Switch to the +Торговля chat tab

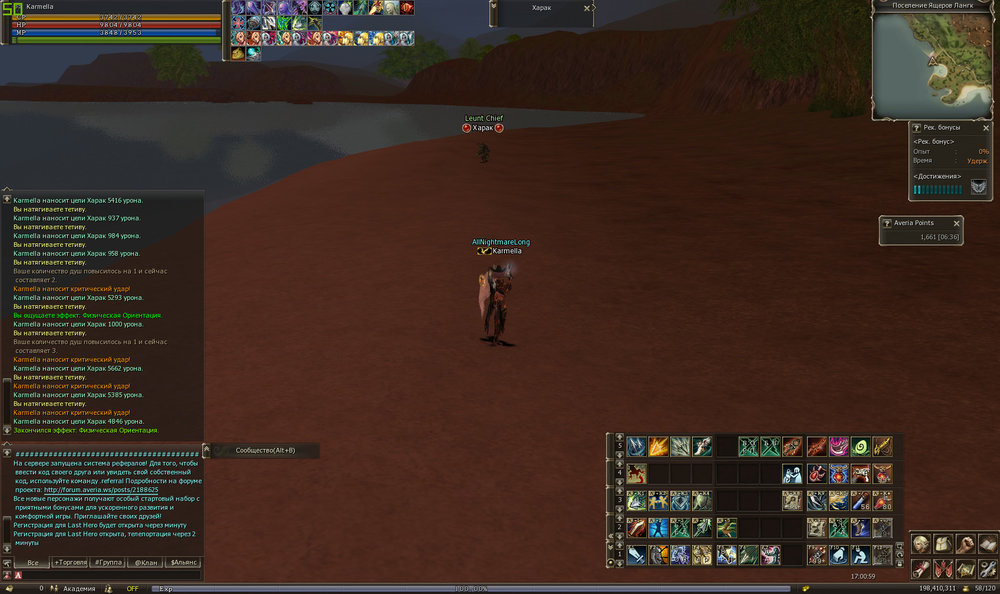coord(70,563)
